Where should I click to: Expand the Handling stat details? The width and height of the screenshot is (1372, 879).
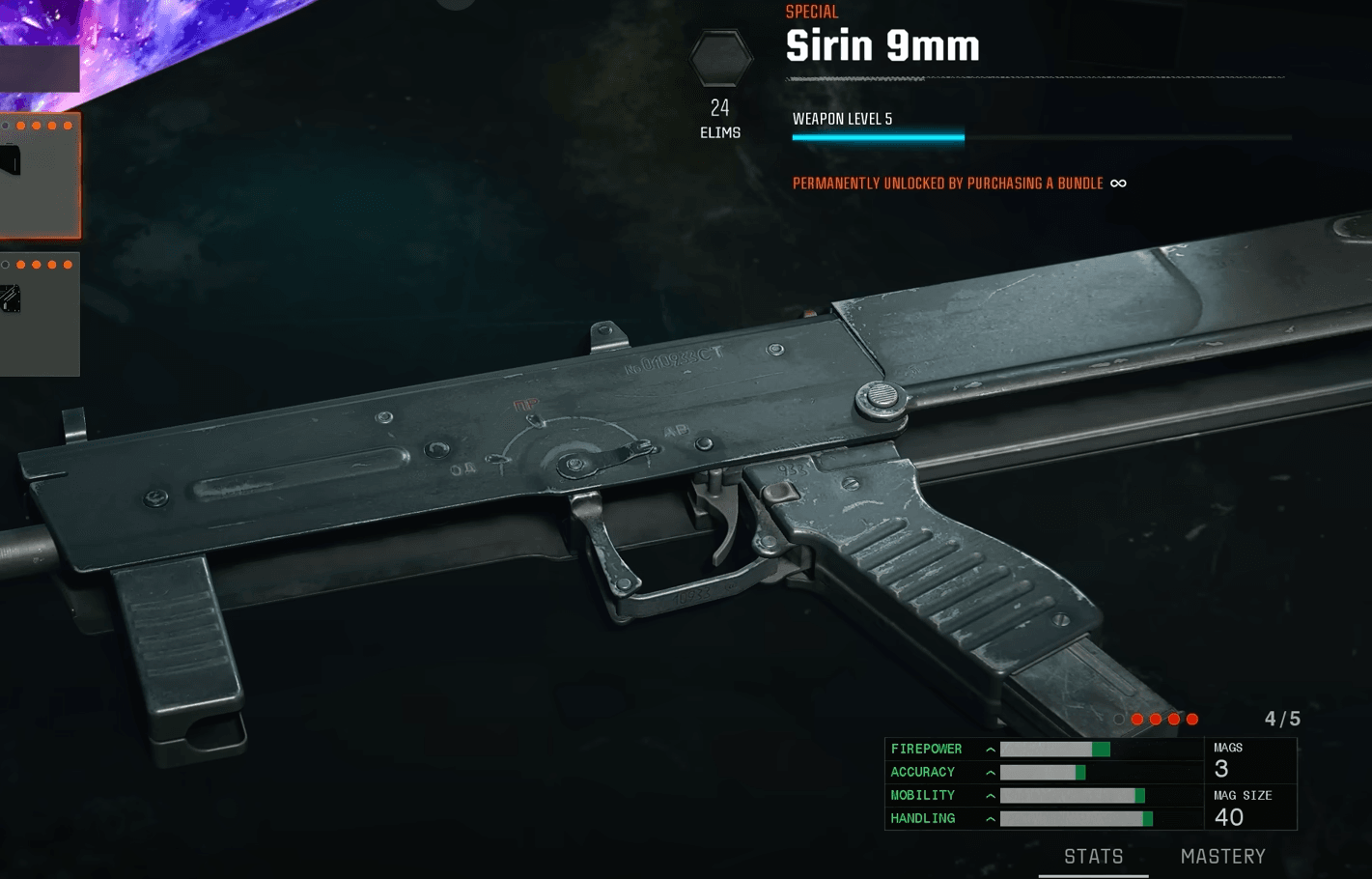click(989, 818)
